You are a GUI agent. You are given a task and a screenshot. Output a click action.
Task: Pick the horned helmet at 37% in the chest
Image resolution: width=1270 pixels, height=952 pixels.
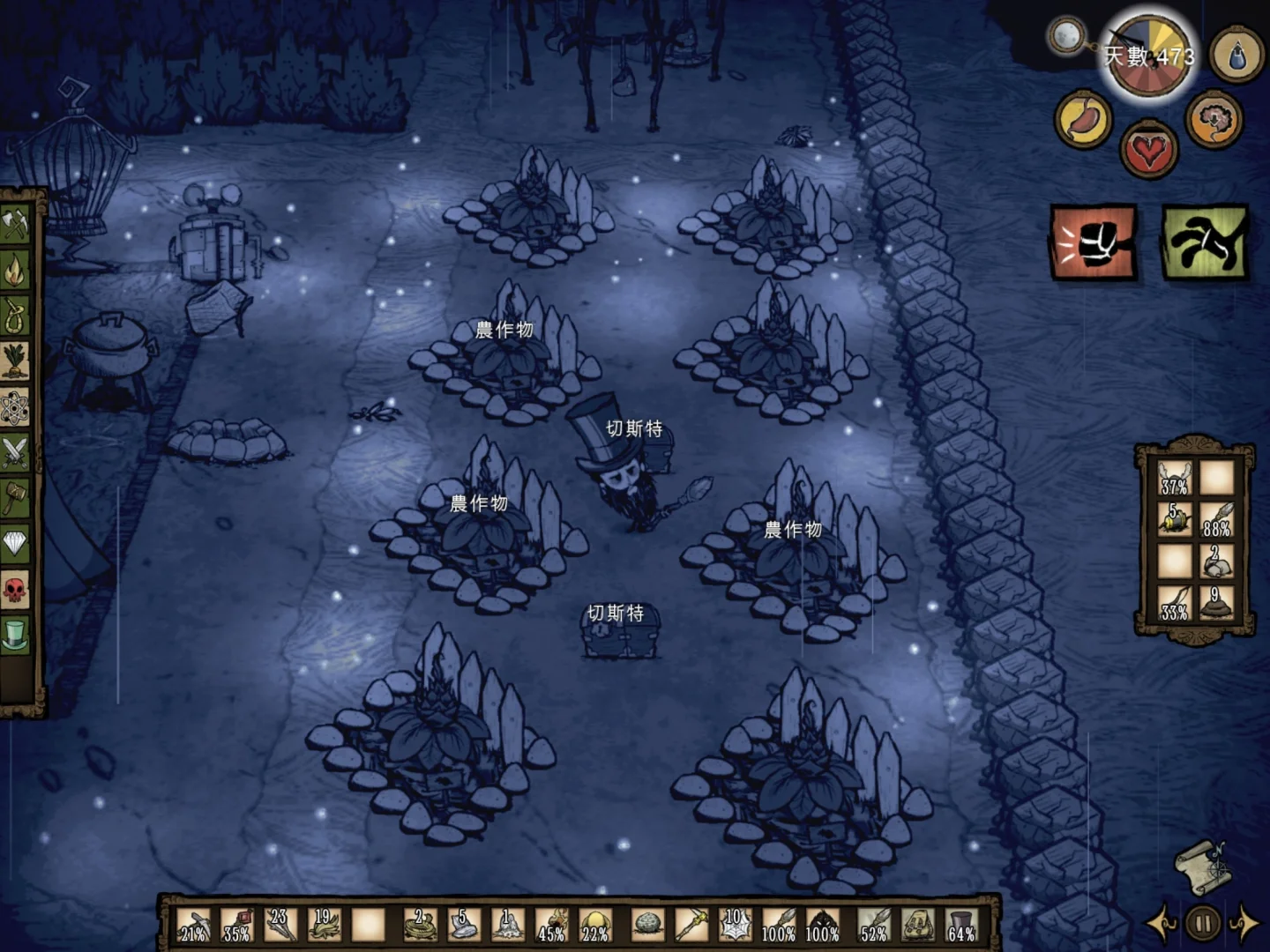point(1174,479)
